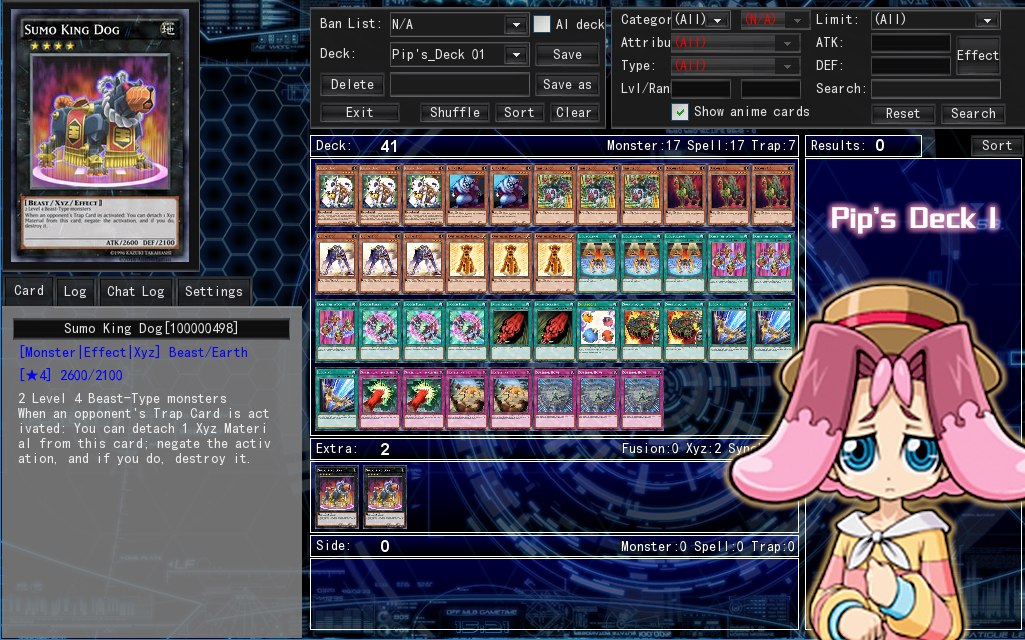
Task: Click the Search keyword text field
Action: point(935,89)
